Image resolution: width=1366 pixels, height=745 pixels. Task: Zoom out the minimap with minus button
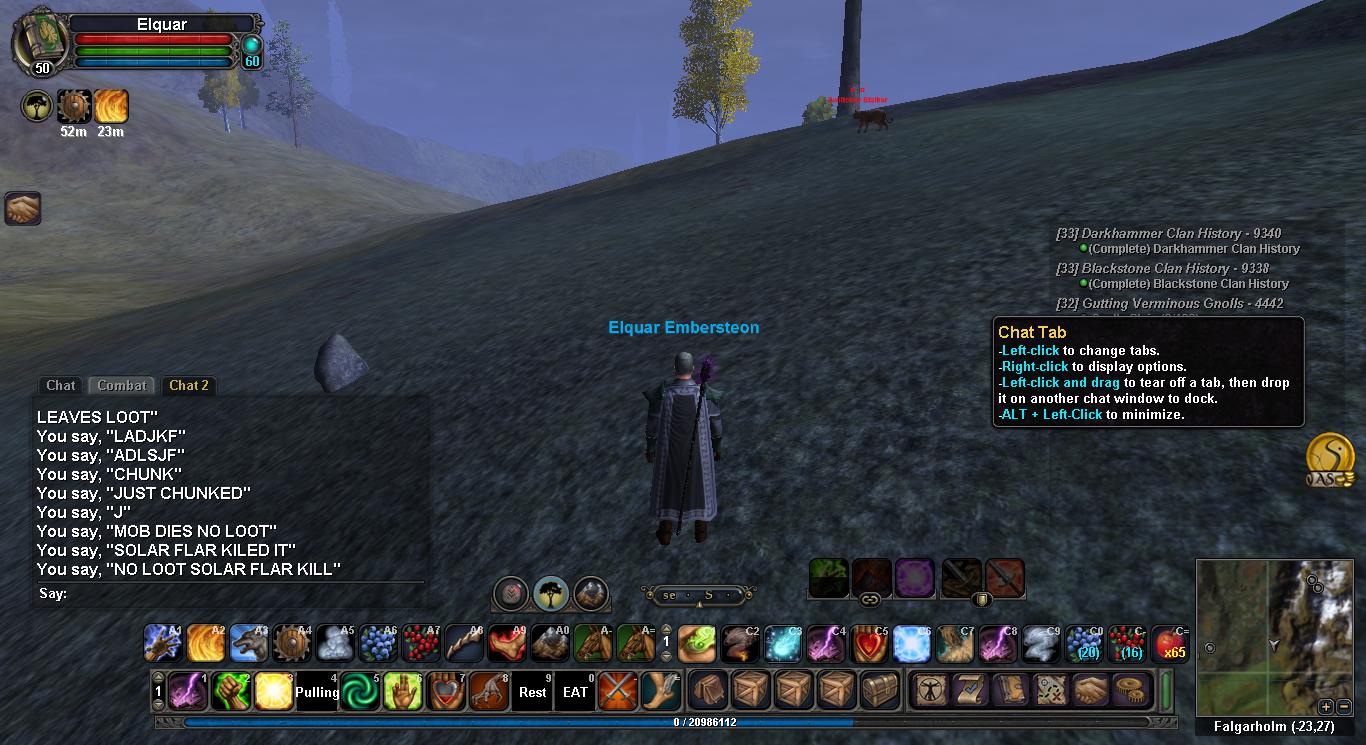pos(1343,706)
